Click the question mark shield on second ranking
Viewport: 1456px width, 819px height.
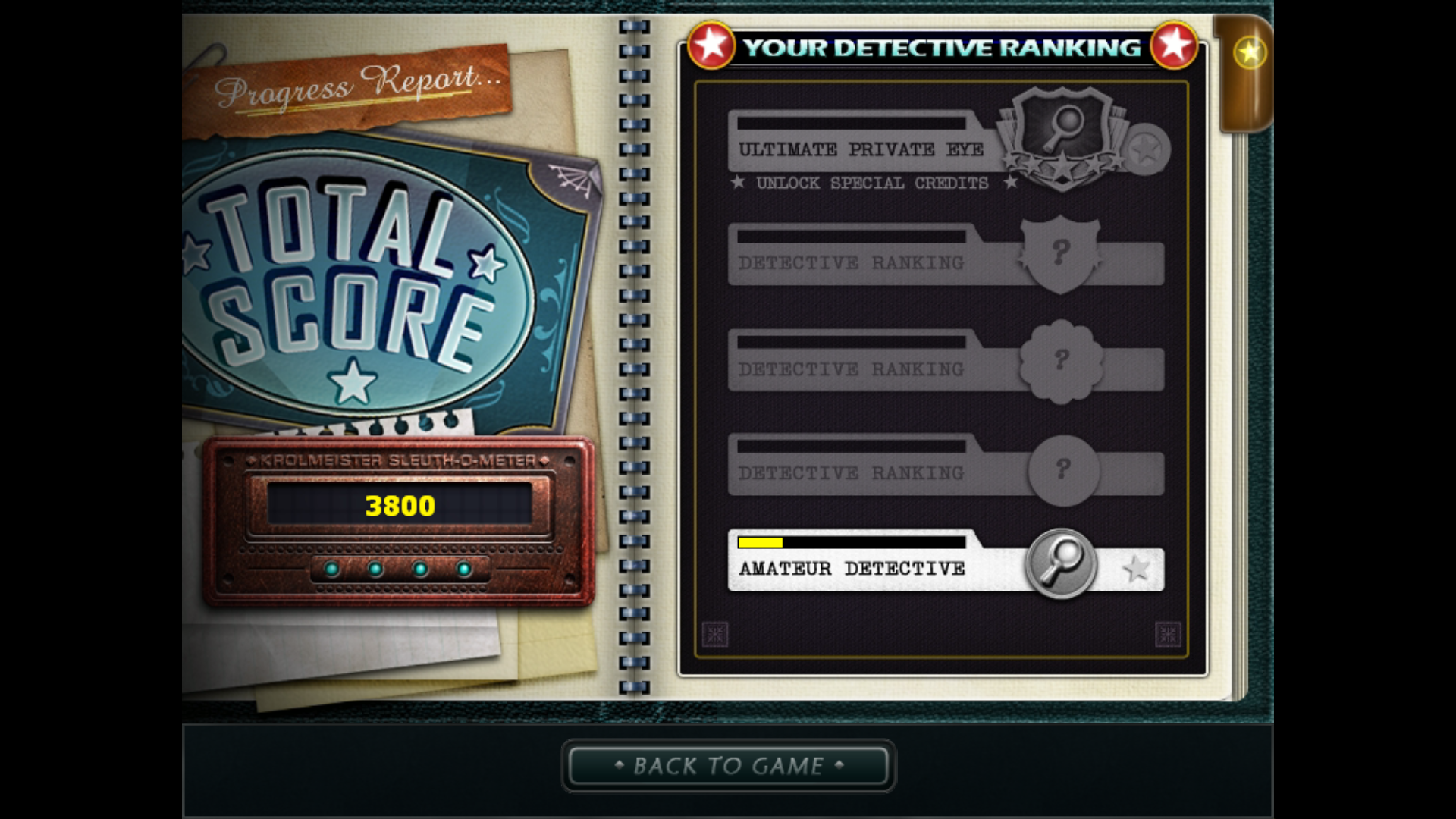pyautogui.click(x=1062, y=253)
